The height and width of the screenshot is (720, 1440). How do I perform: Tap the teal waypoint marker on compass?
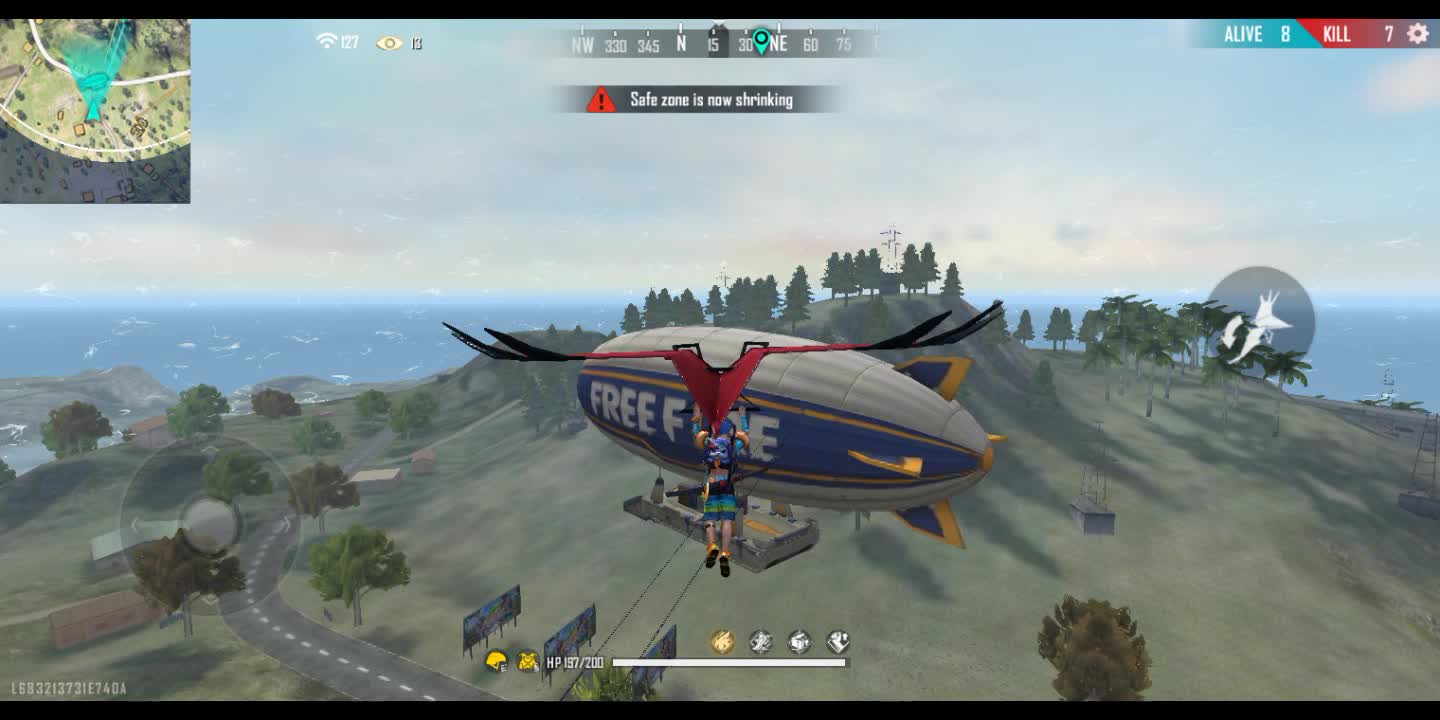761,41
